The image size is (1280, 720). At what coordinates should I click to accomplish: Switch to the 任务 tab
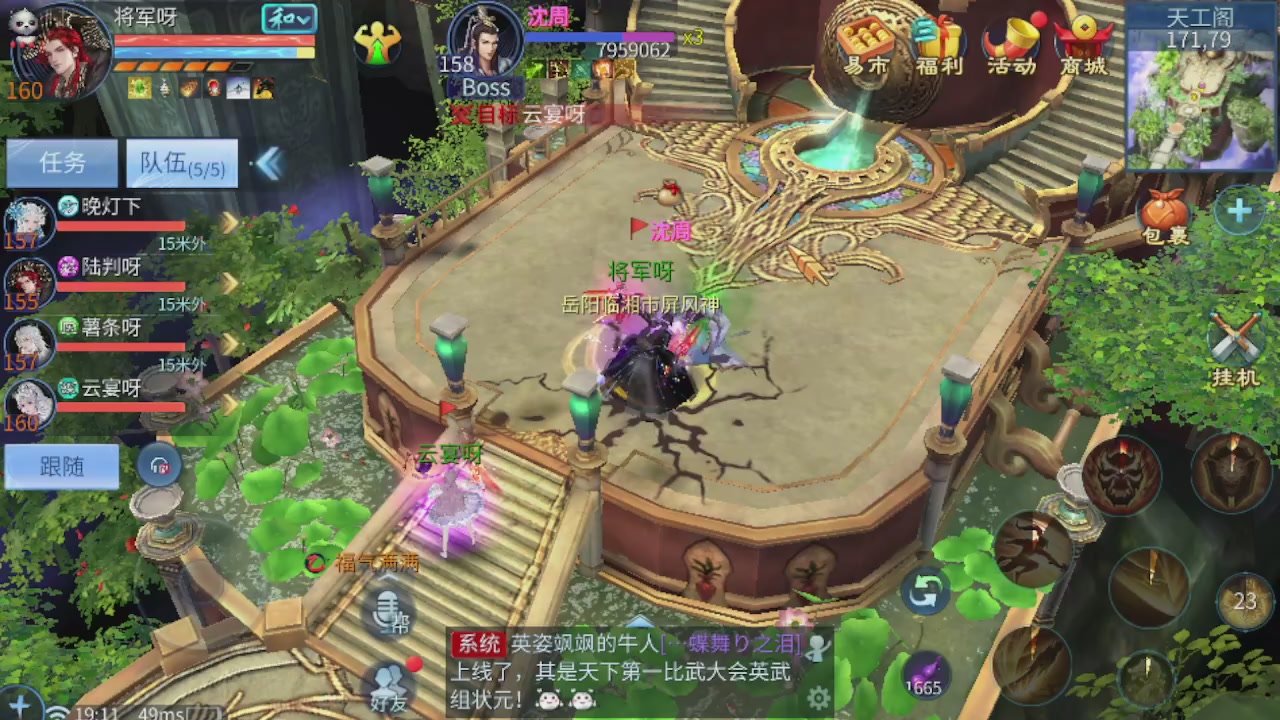(x=62, y=163)
